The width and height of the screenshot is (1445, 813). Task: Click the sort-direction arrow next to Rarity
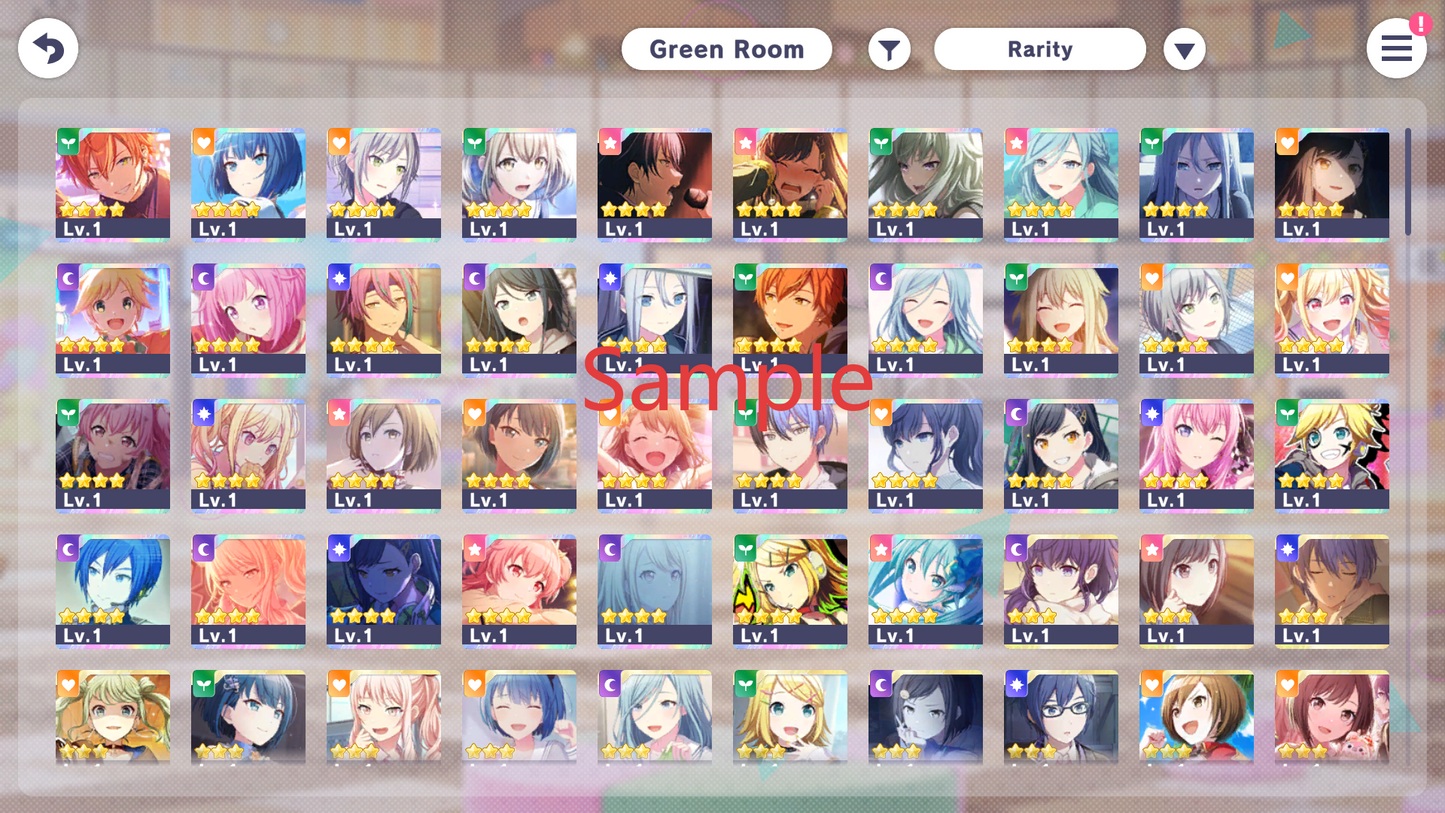point(1184,48)
